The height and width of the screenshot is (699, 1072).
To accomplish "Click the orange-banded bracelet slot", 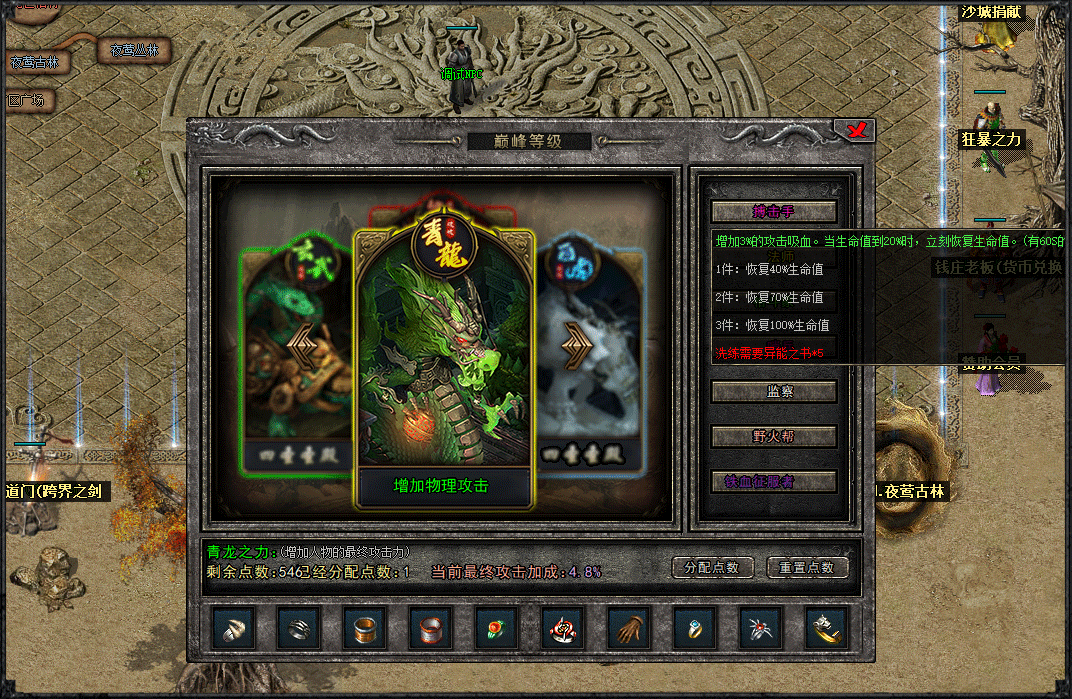I will 365,628.
